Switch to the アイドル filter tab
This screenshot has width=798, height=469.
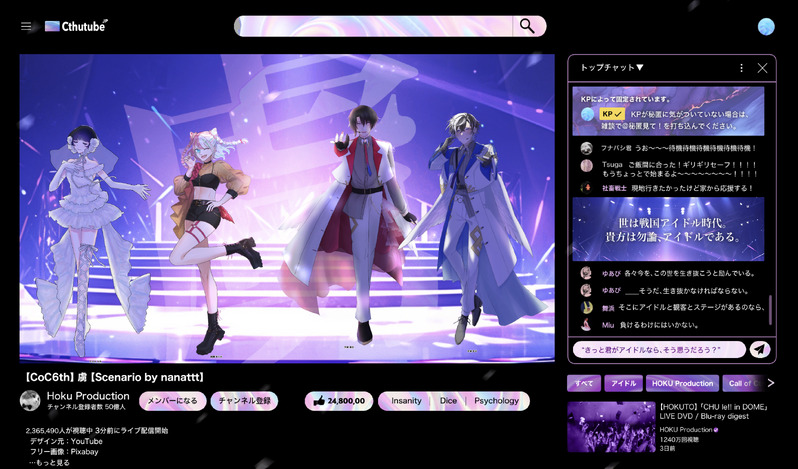[624, 383]
